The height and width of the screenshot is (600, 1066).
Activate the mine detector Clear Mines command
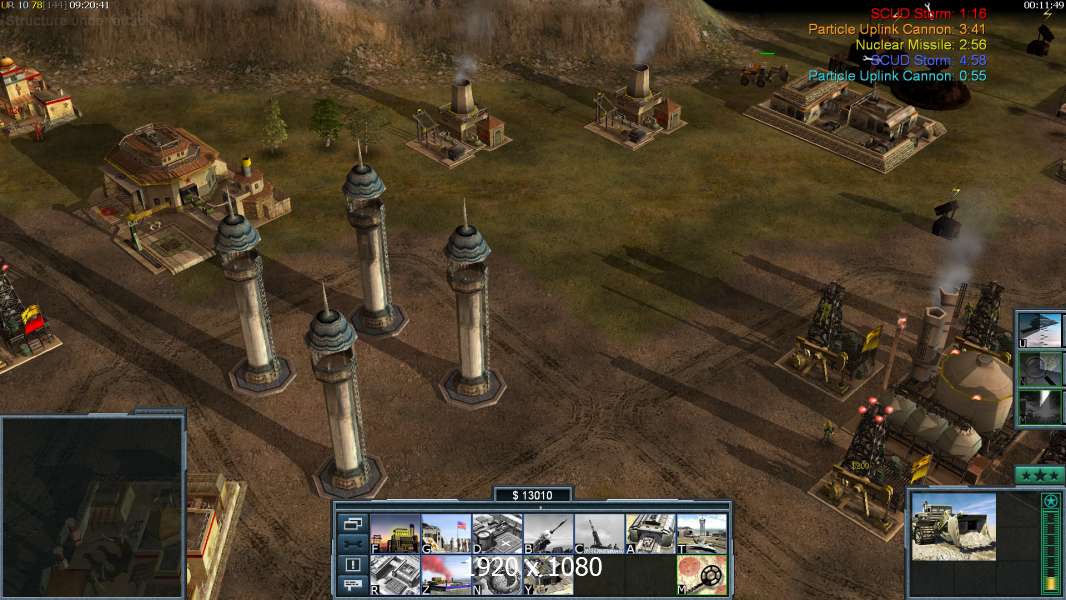pos(701,574)
